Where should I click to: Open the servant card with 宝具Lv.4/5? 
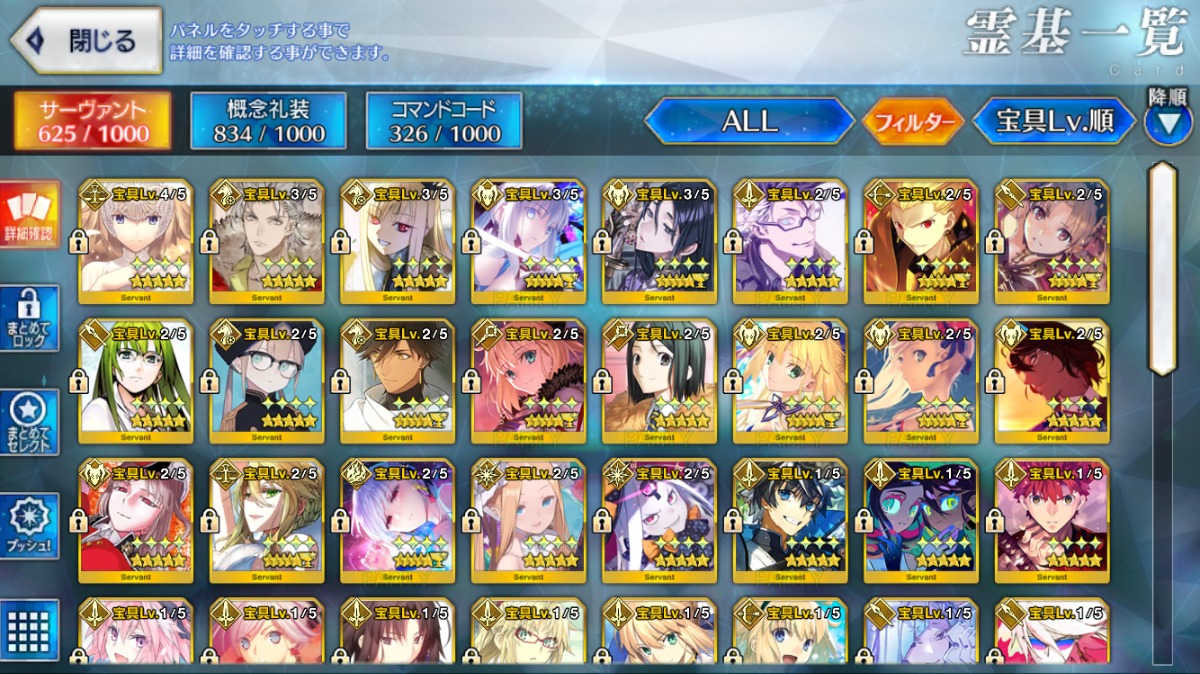tap(136, 241)
